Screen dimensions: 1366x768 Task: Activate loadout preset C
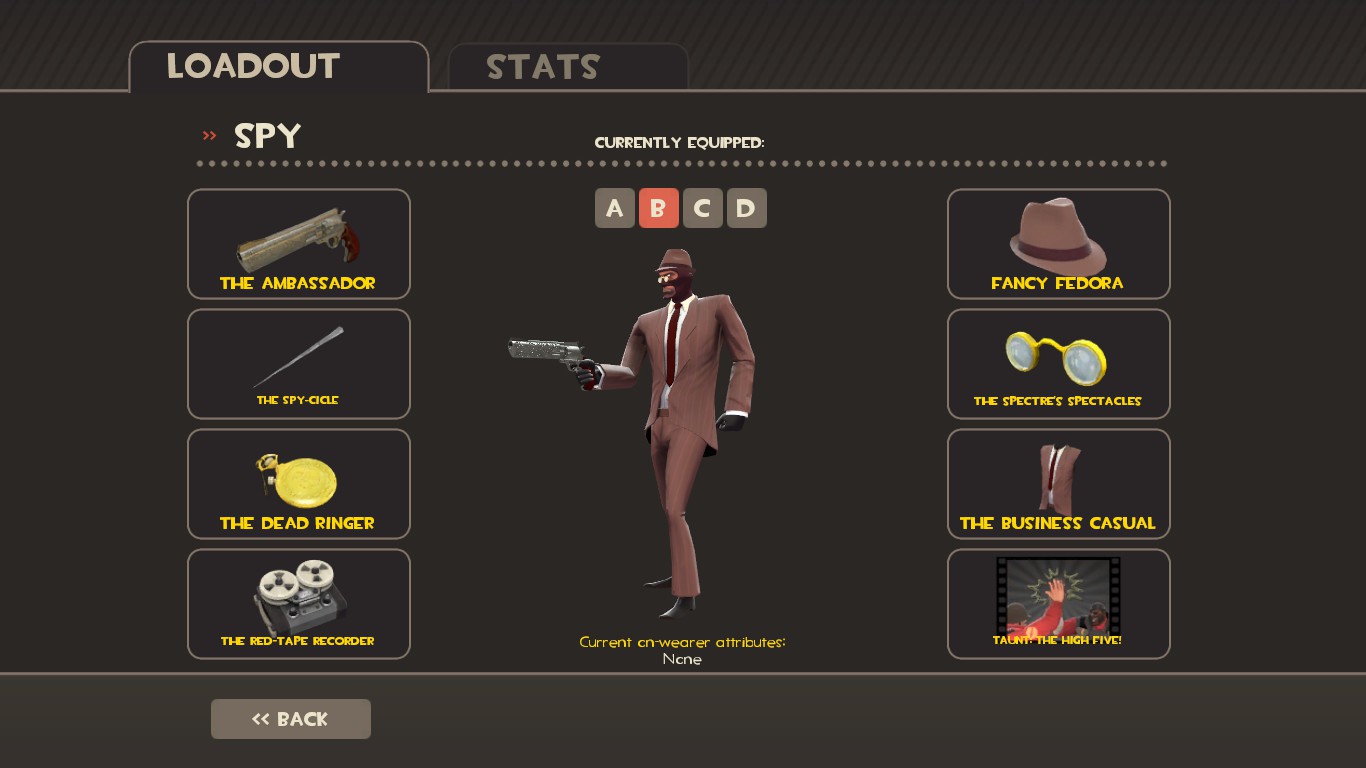703,208
